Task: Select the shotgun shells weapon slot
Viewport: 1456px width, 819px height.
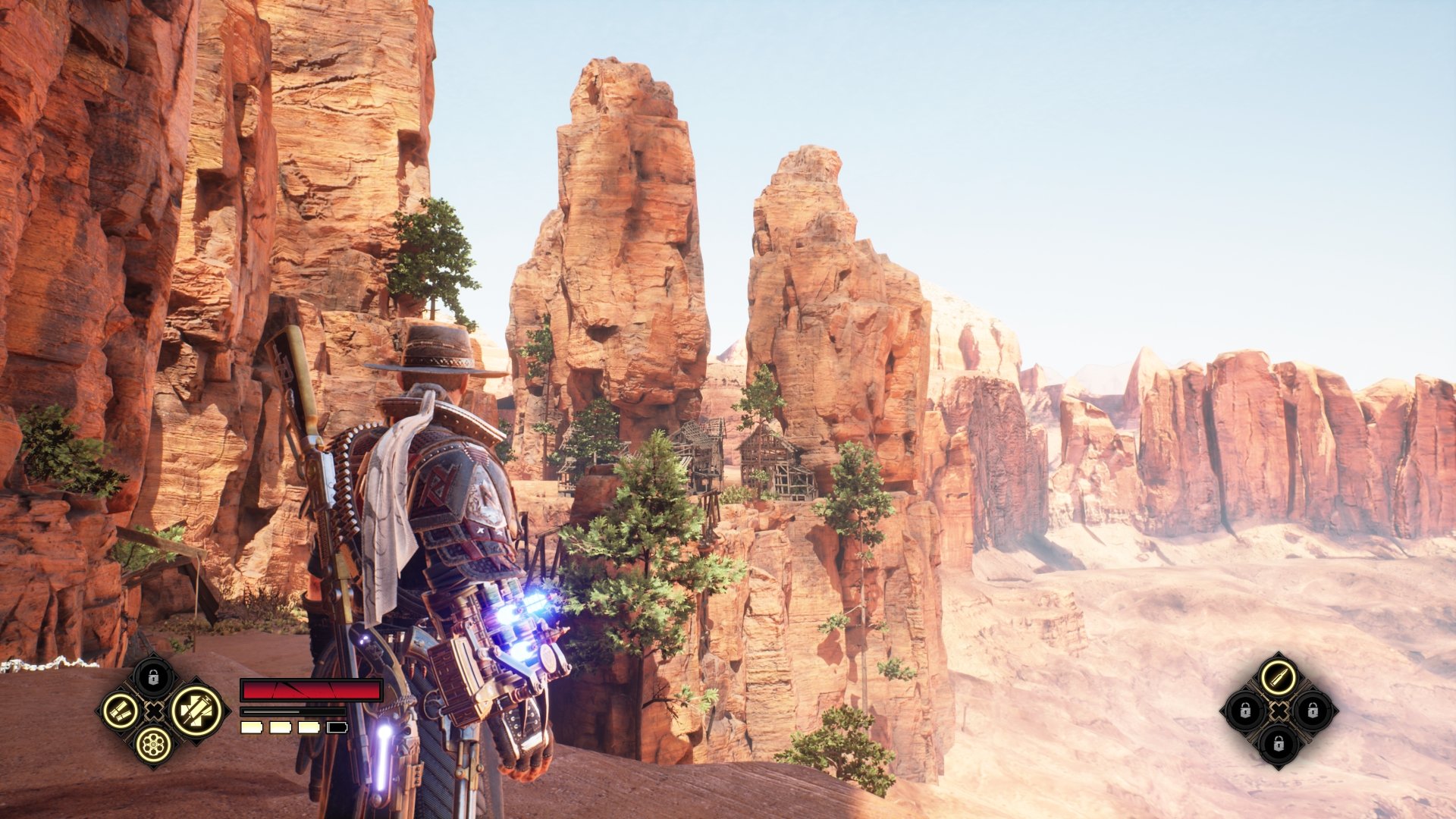Action: [121, 711]
